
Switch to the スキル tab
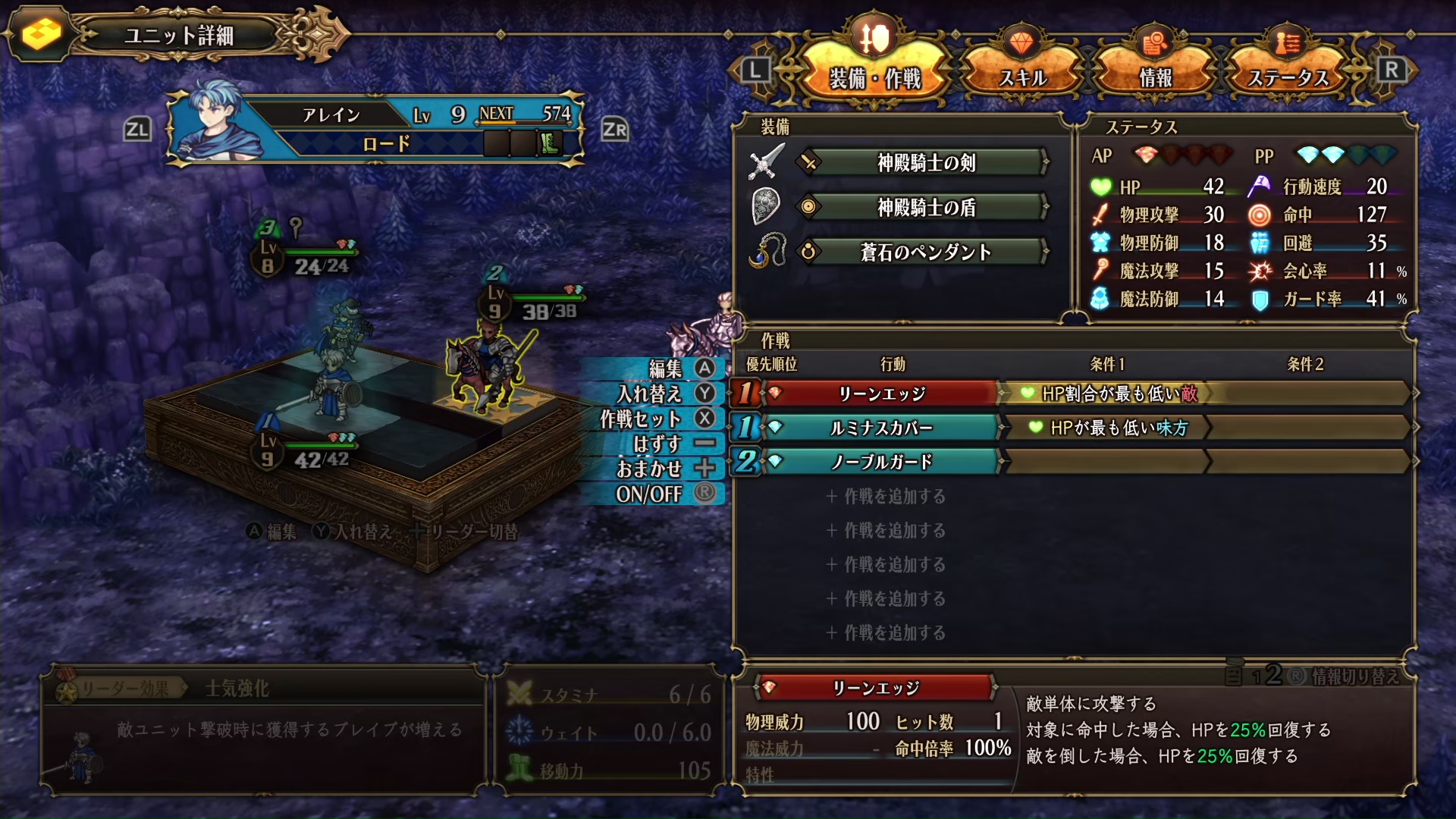[1022, 77]
